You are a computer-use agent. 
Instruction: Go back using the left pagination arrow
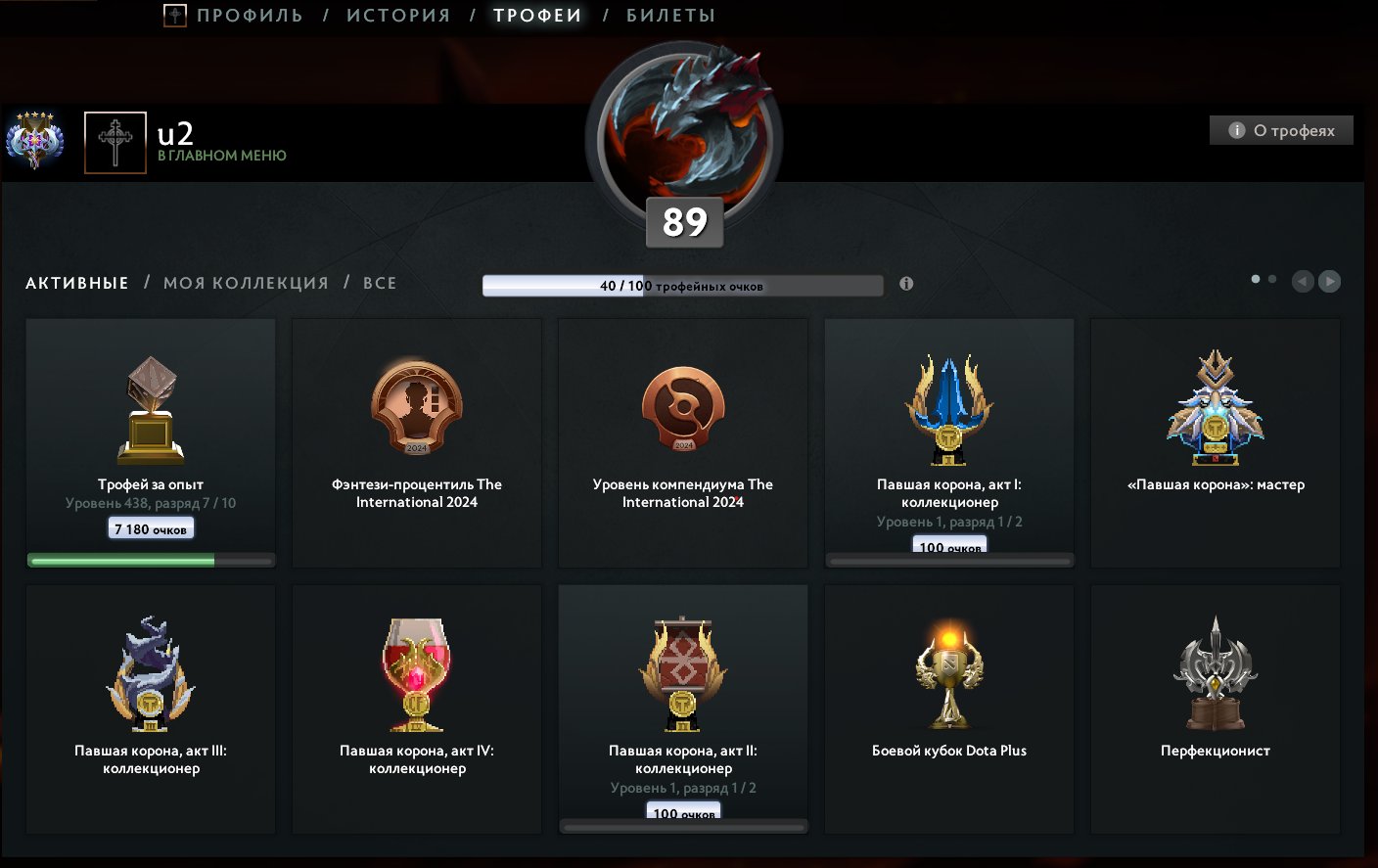click(x=1302, y=281)
